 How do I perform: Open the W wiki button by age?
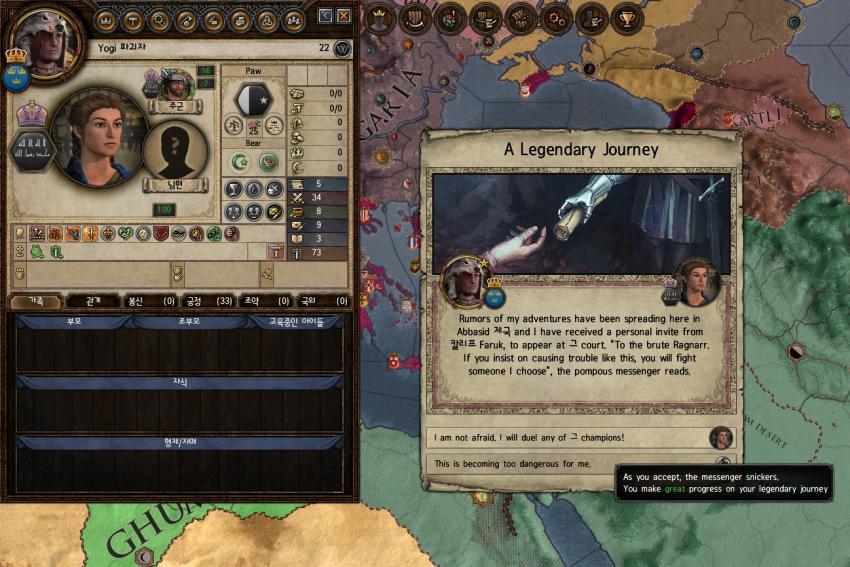(342, 48)
